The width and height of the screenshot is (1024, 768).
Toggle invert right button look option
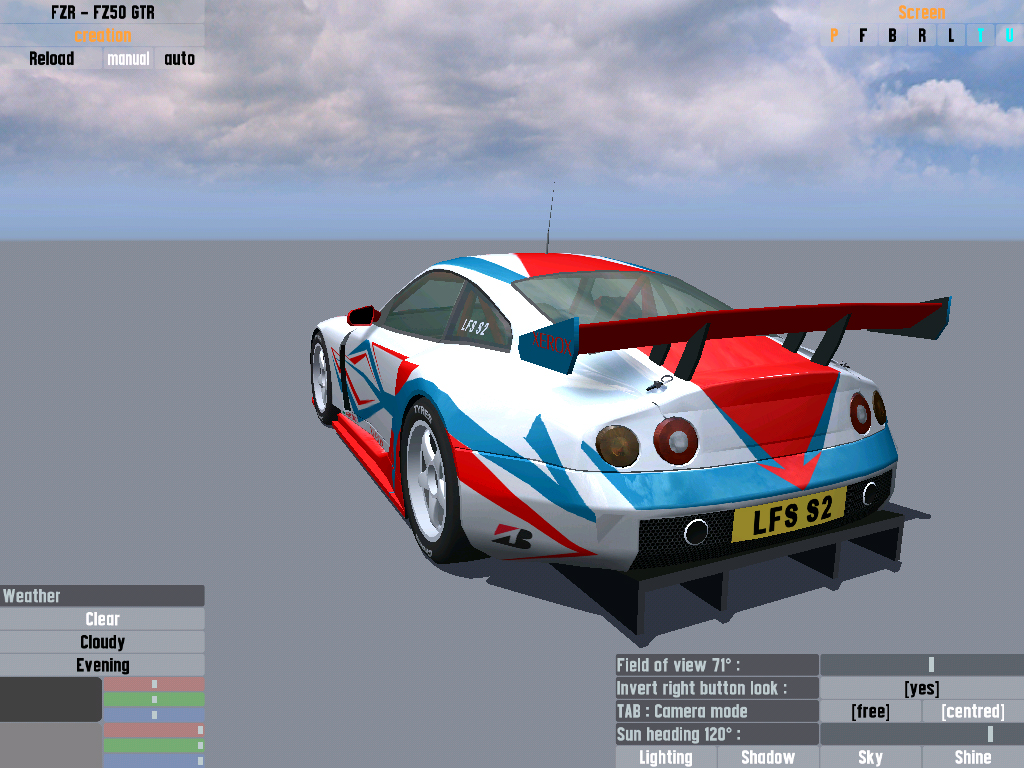click(x=921, y=688)
